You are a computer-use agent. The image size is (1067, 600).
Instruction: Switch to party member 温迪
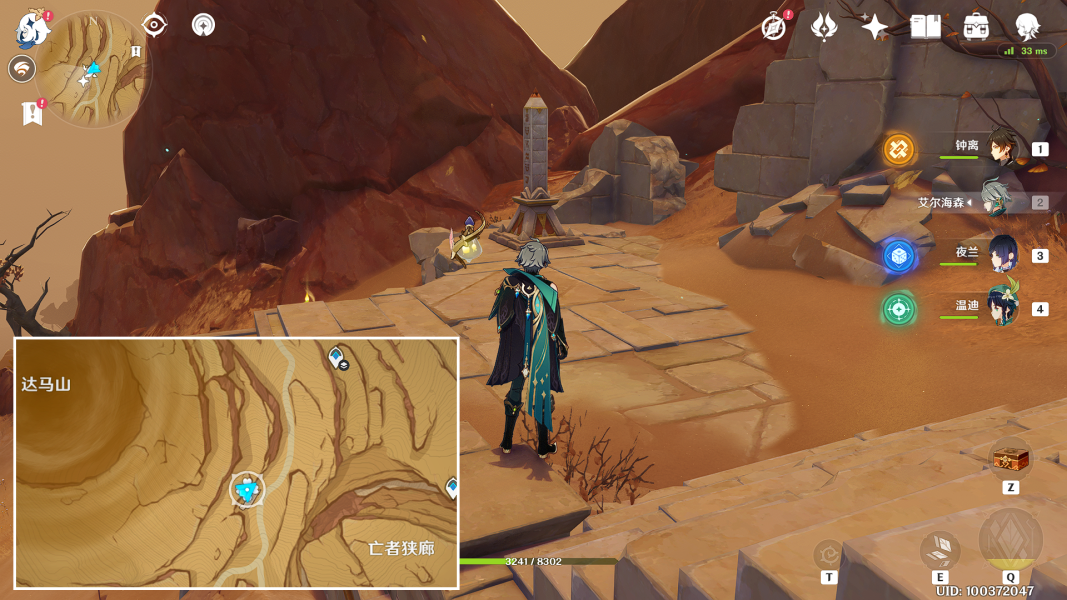coord(1003,307)
